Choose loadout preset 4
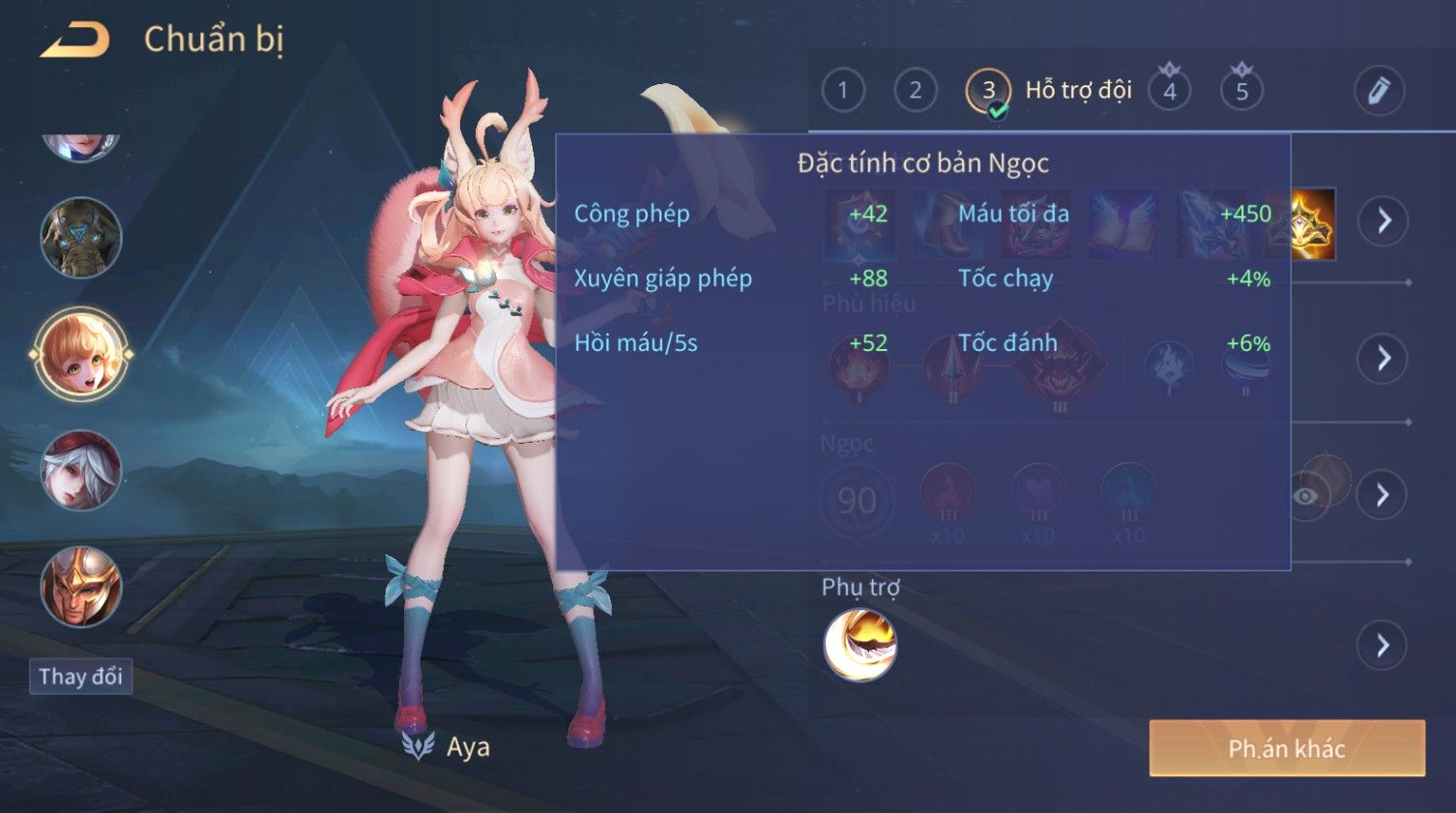This screenshot has width=1456, height=813. pos(1170,91)
